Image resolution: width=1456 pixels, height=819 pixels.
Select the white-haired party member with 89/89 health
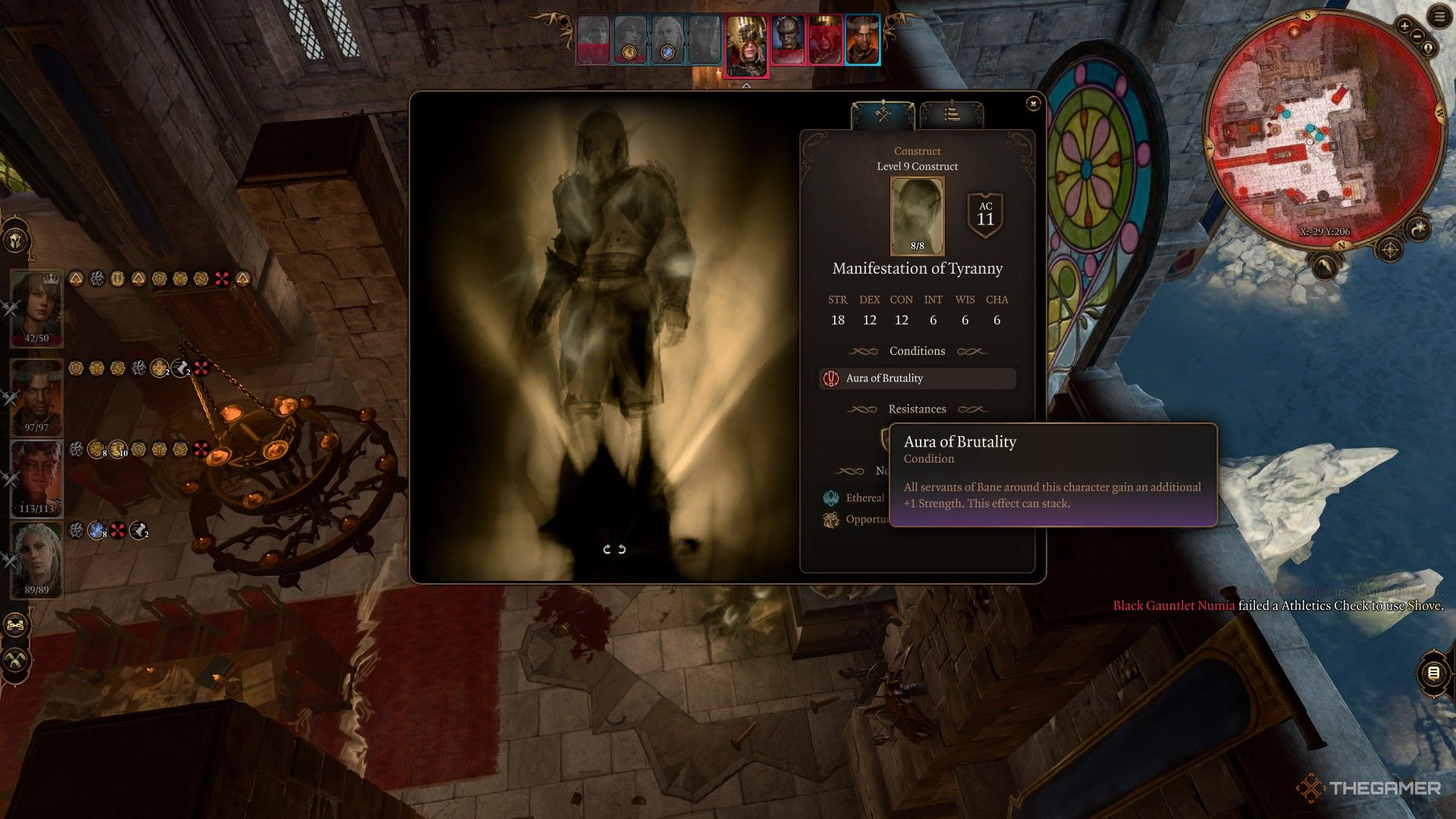coord(36,559)
